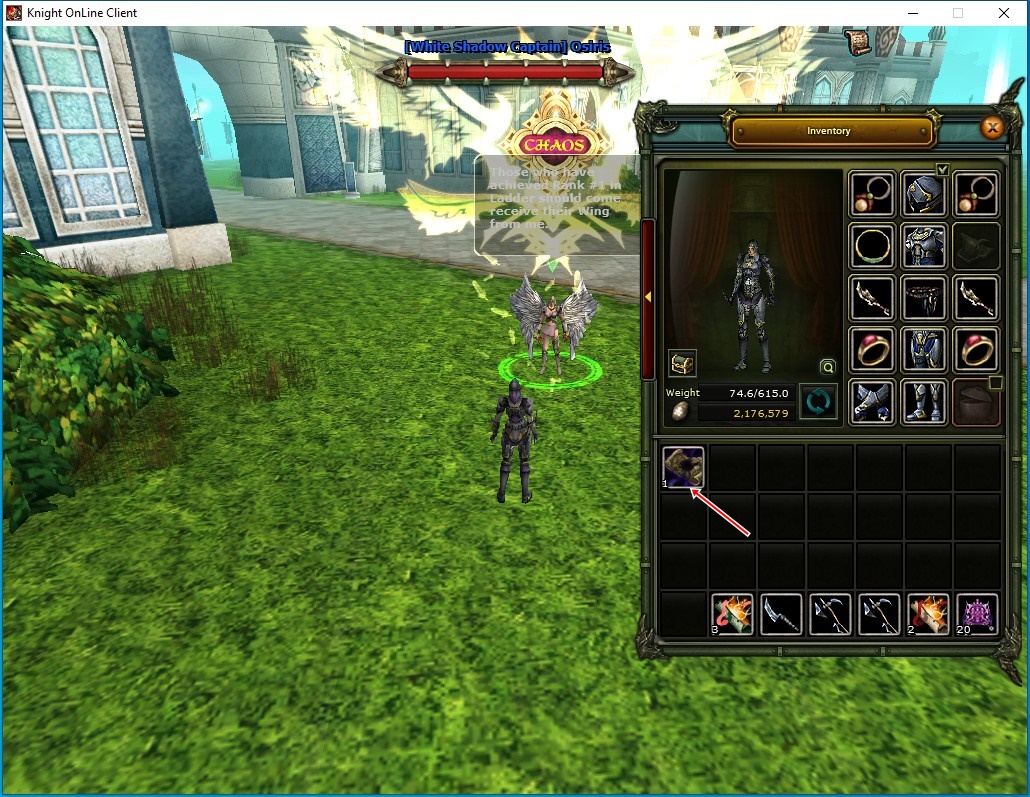Screen dimensions: 1030x797
Task: Open the treasure chest icon under character preview
Action: tap(683, 363)
